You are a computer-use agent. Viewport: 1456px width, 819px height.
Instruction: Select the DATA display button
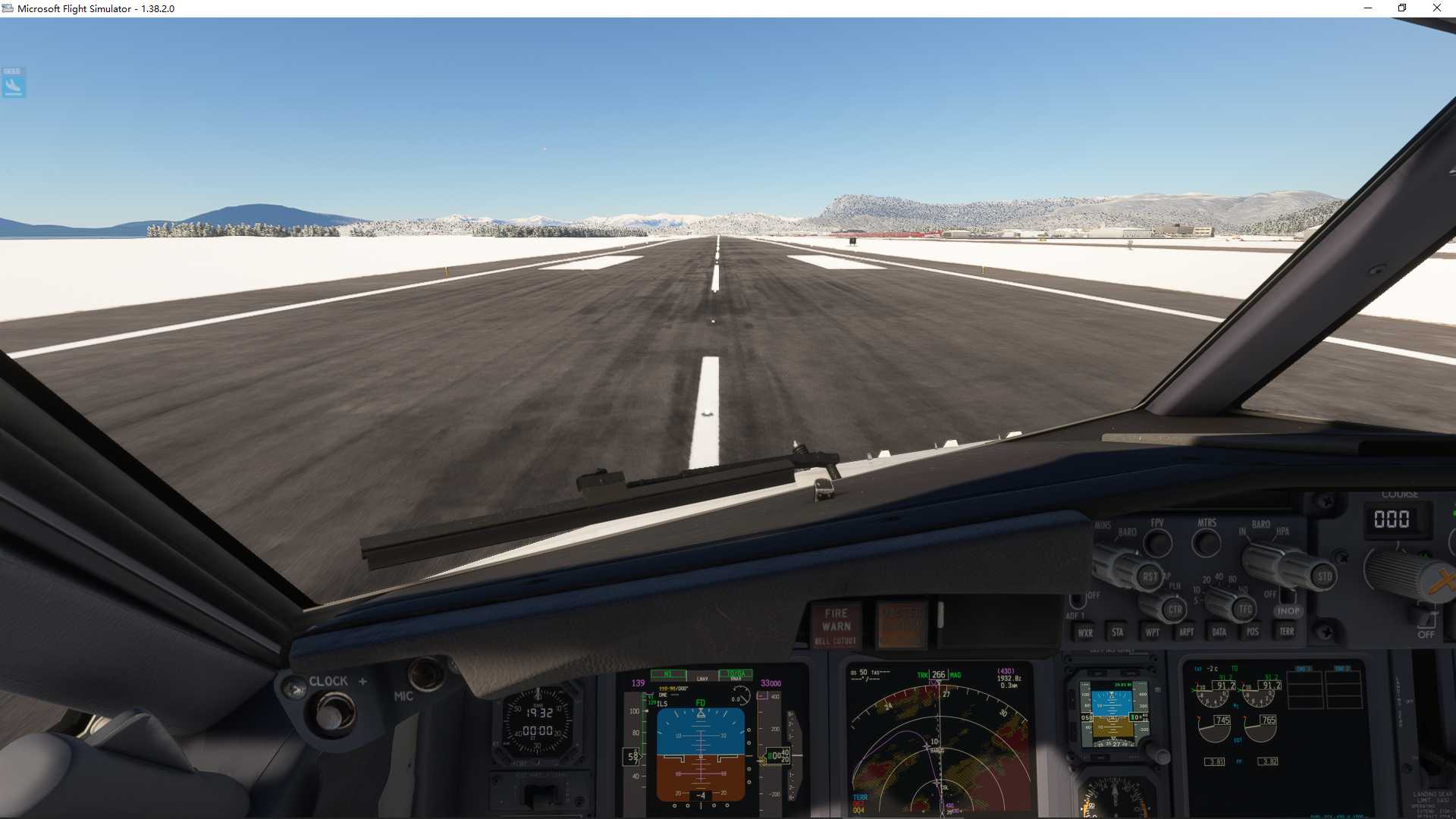1218,631
